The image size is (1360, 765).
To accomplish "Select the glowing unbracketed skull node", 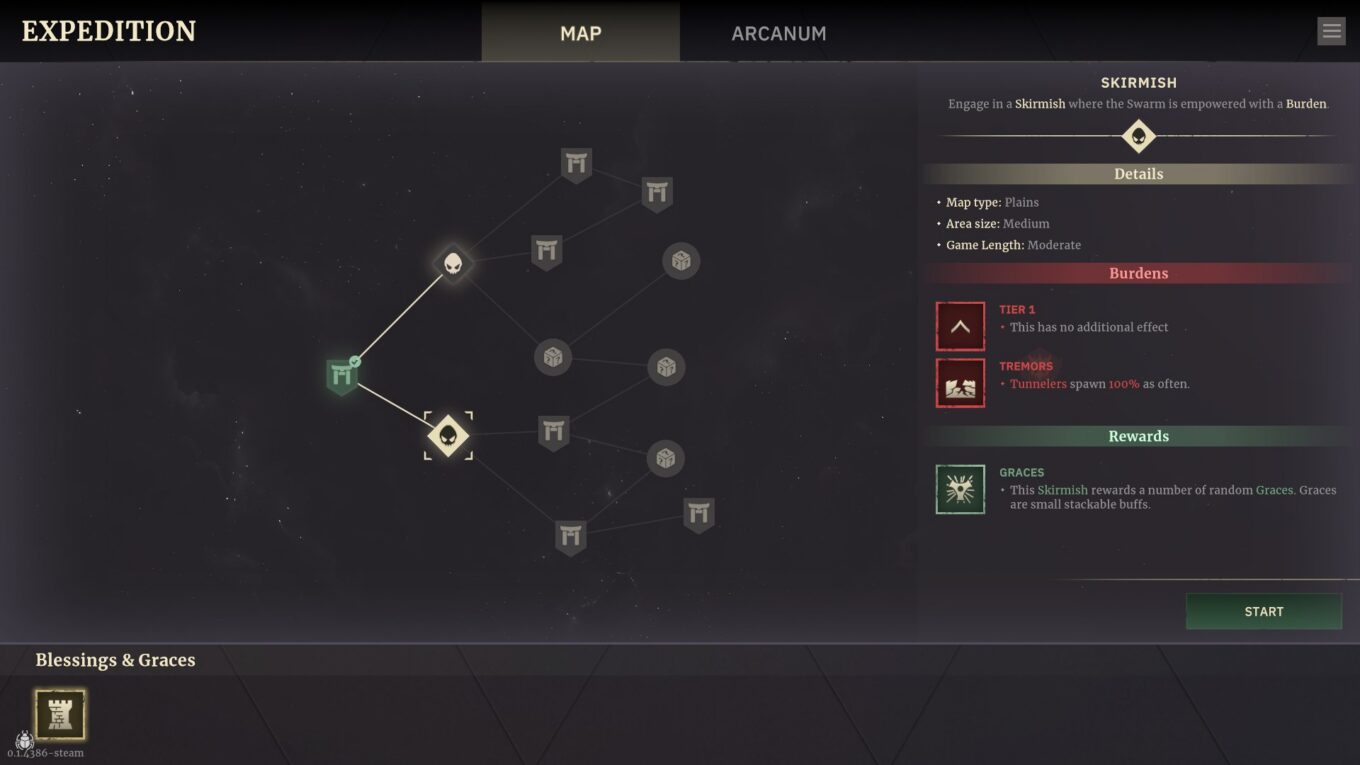I will coord(453,264).
